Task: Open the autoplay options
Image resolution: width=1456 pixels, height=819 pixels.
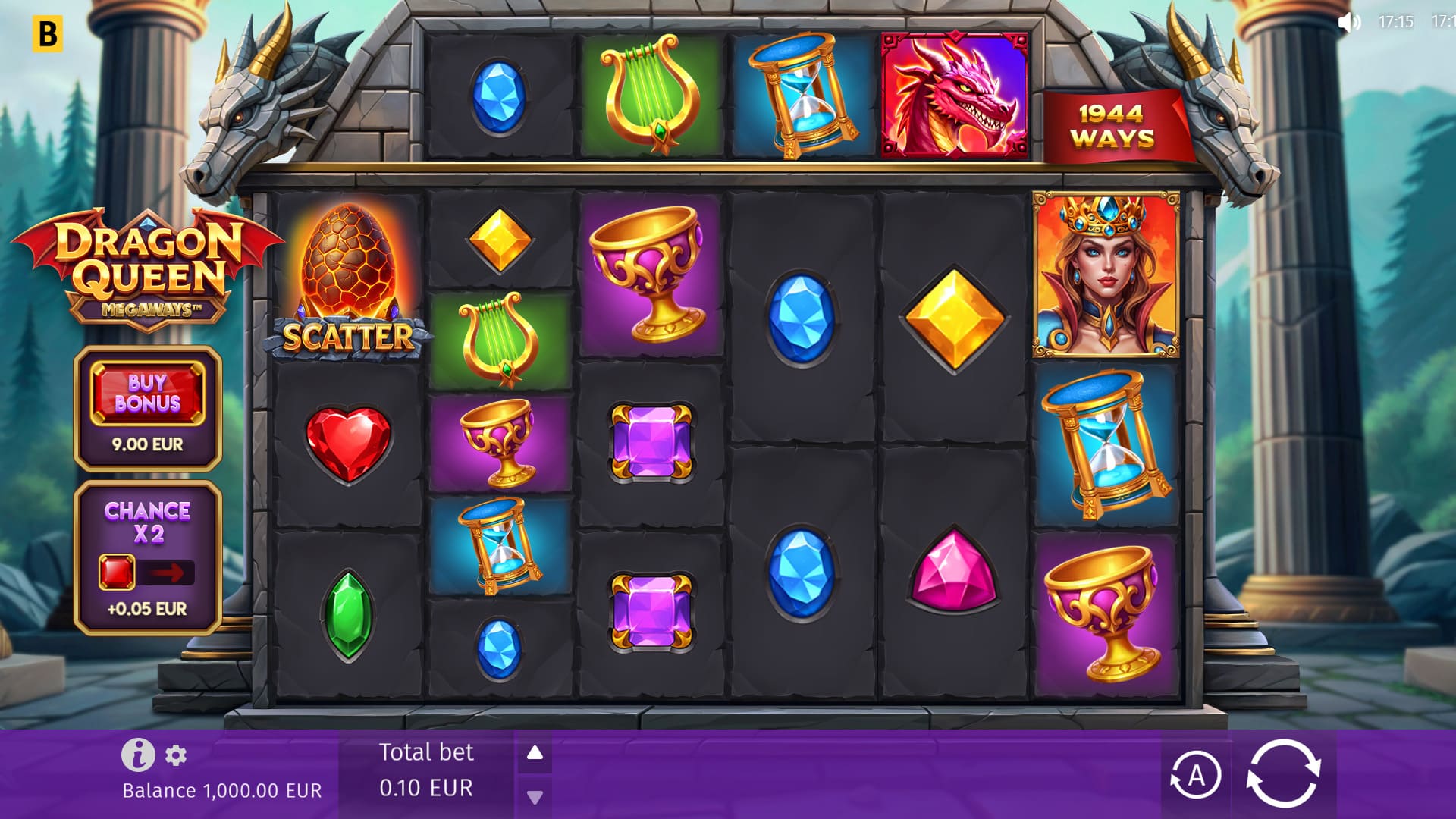Action: click(1195, 775)
